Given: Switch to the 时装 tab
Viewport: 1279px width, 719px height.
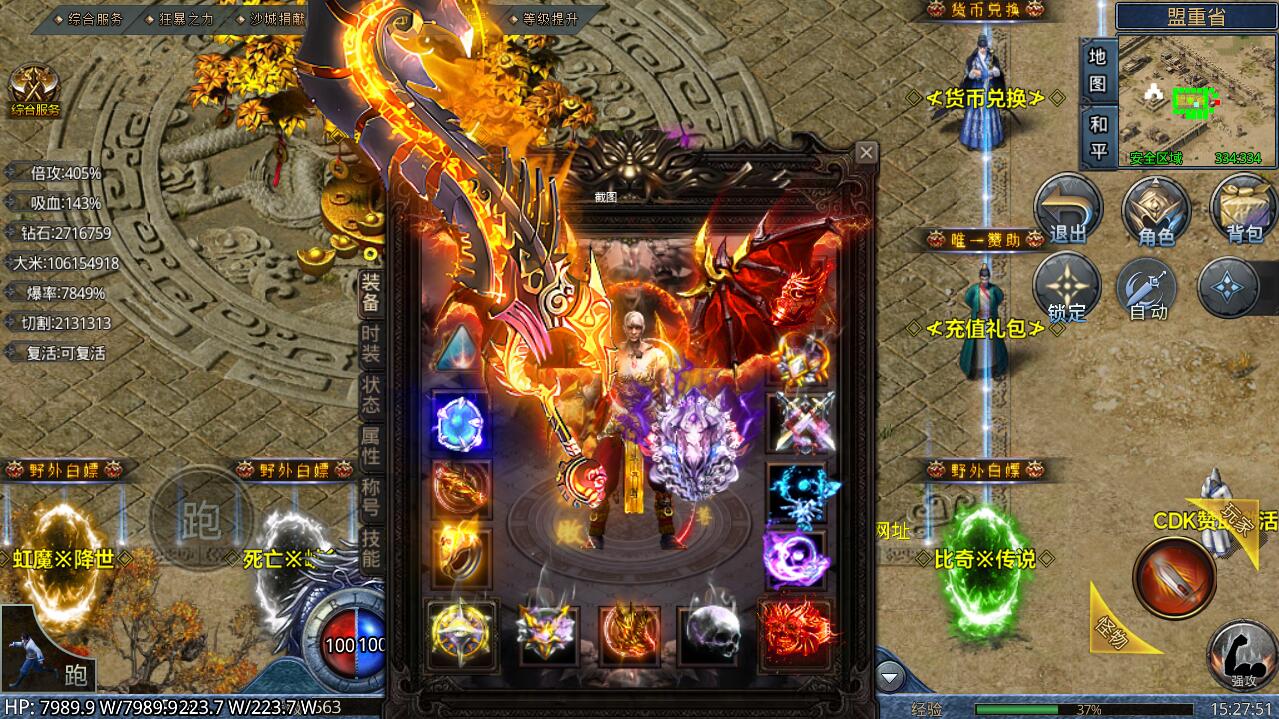Looking at the screenshot, I should click(x=370, y=346).
